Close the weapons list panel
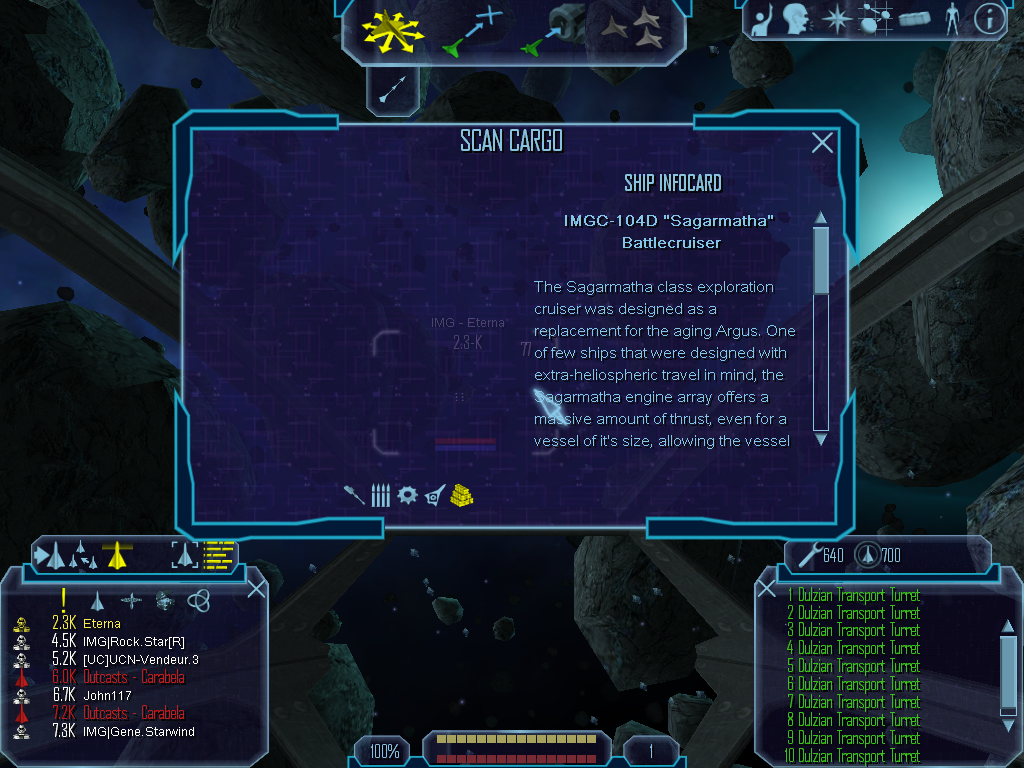The height and width of the screenshot is (768, 1024). 767,590
